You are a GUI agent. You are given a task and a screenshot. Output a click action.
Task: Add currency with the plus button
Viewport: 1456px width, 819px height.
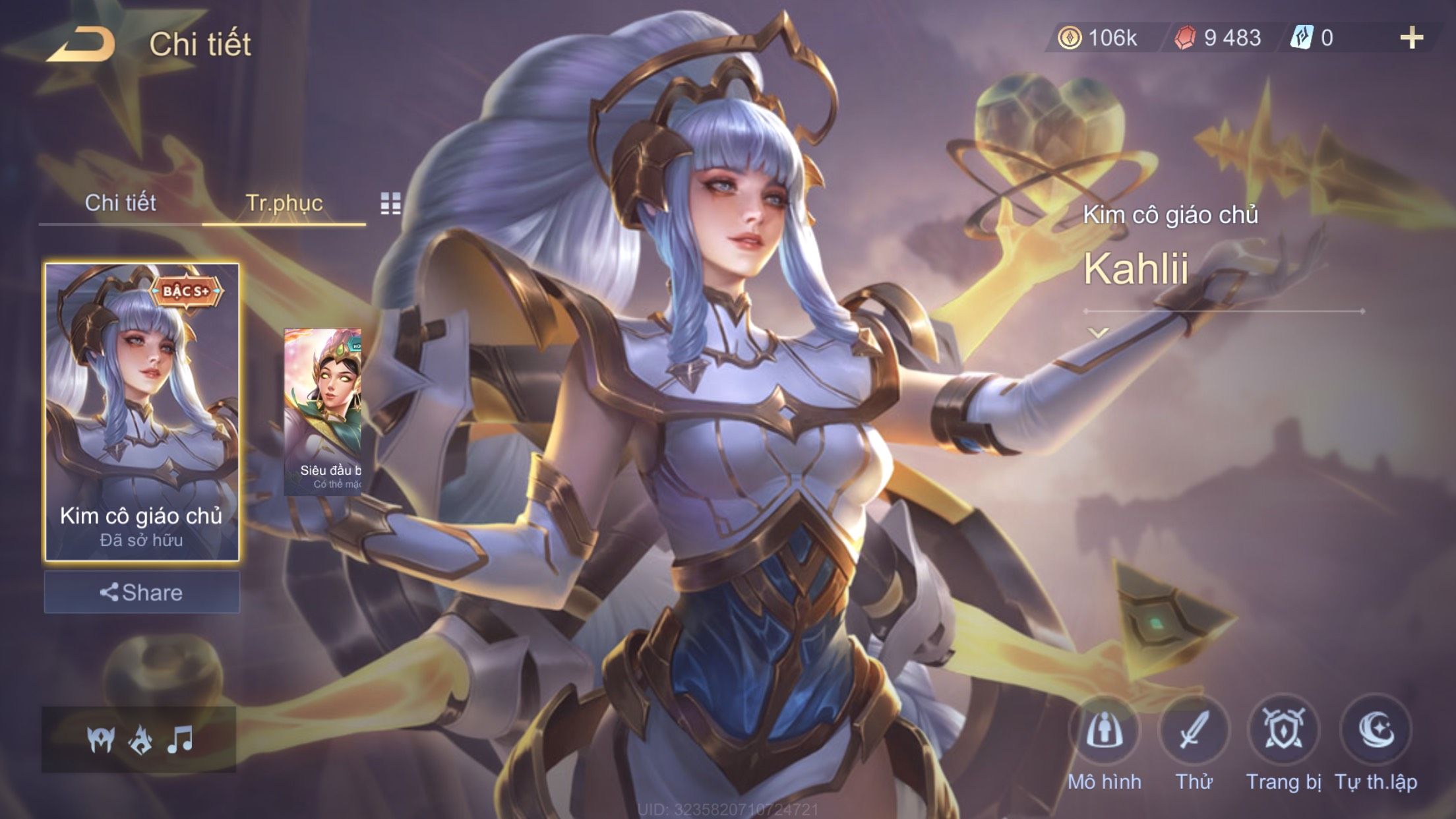click(1411, 38)
